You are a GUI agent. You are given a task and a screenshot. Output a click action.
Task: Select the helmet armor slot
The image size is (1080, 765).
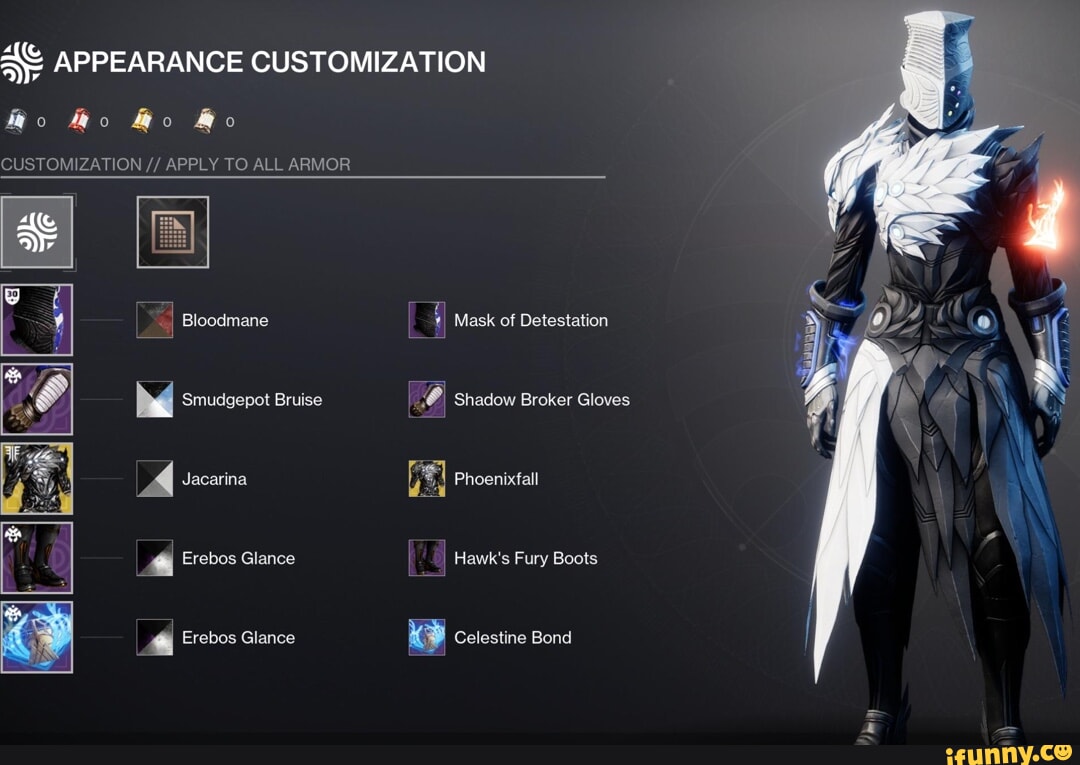tap(37, 320)
